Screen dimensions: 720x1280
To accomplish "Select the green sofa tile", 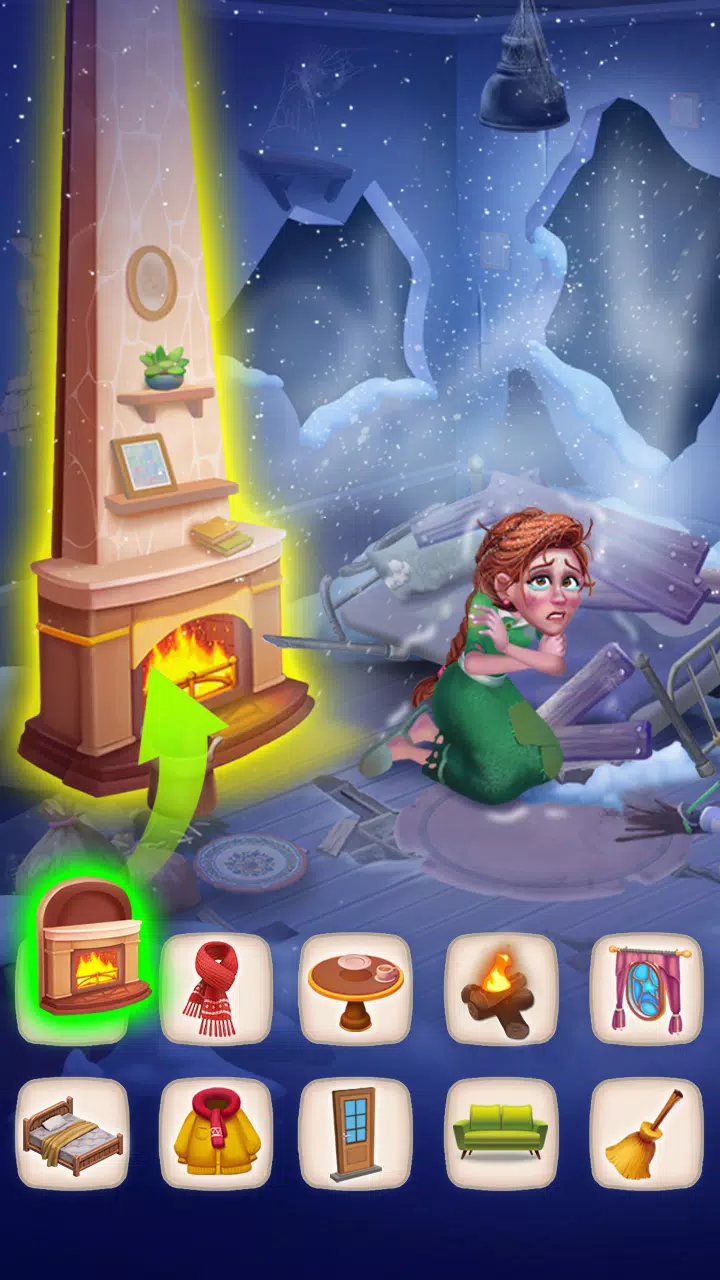I will coord(500,1133).
